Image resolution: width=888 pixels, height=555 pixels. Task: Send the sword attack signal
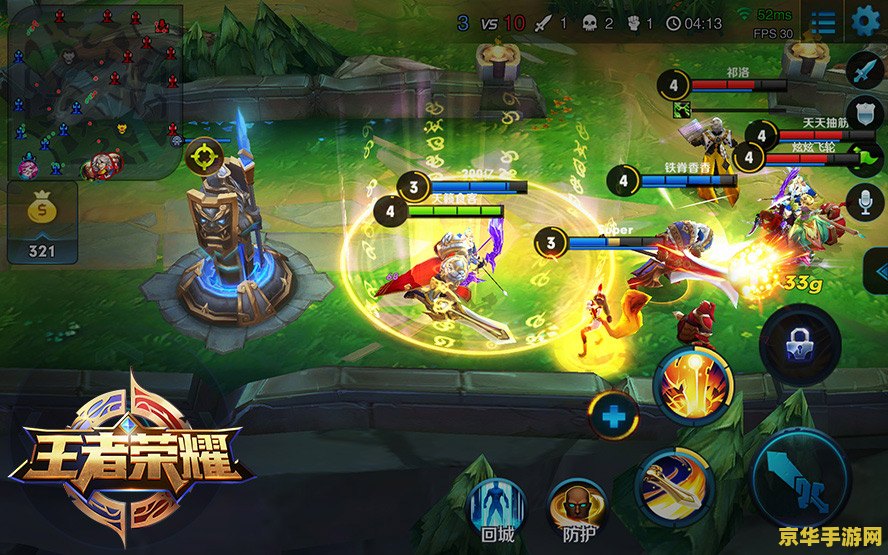864,70
